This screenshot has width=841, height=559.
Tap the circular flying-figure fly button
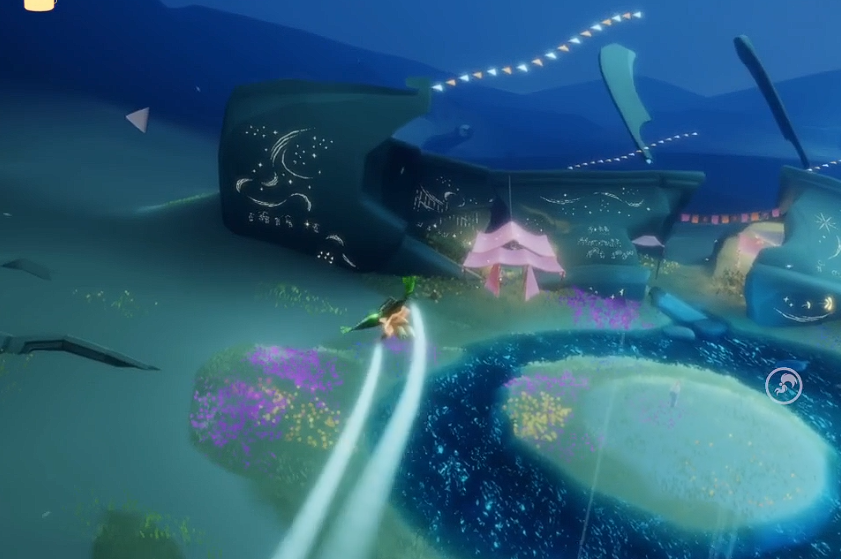783,386
